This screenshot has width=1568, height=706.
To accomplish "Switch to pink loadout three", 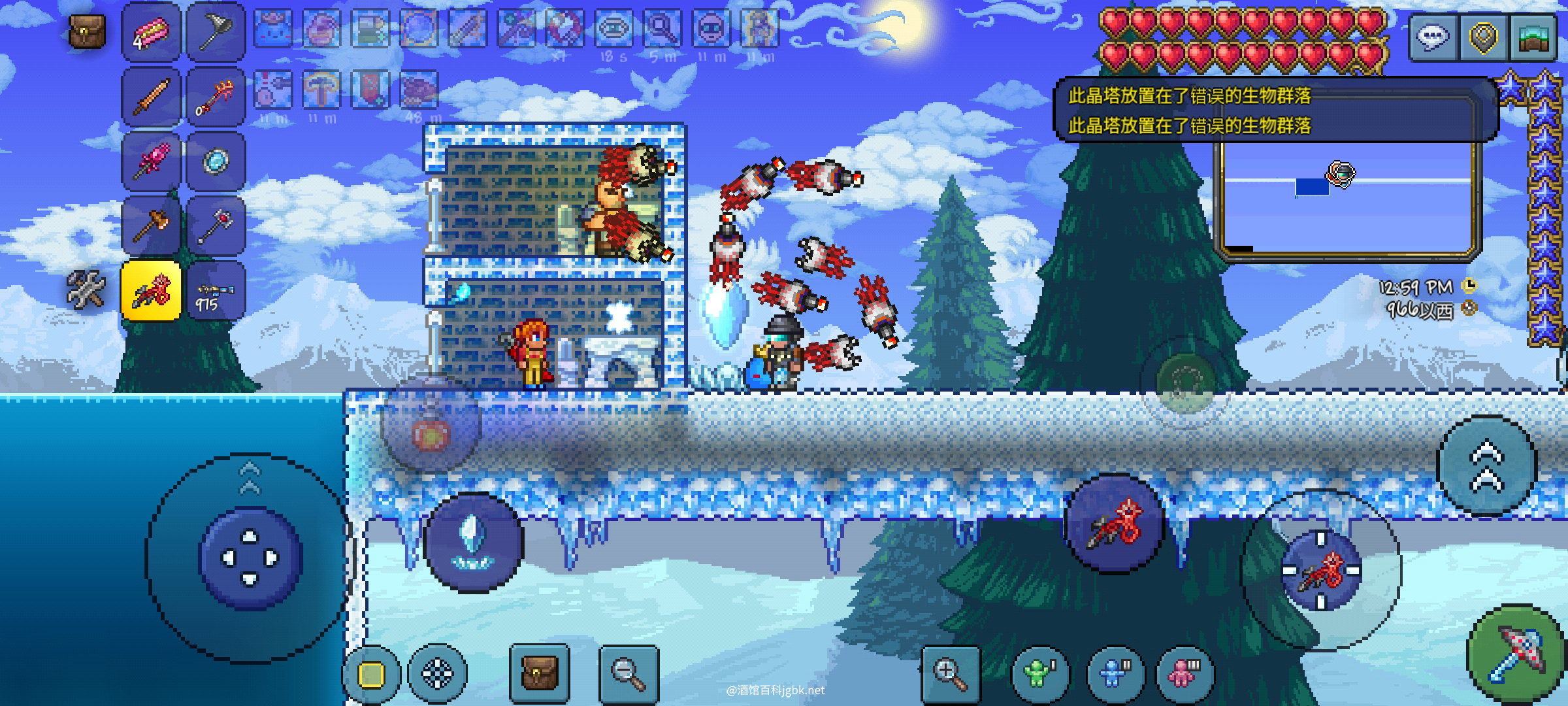I will (1183, 673).
